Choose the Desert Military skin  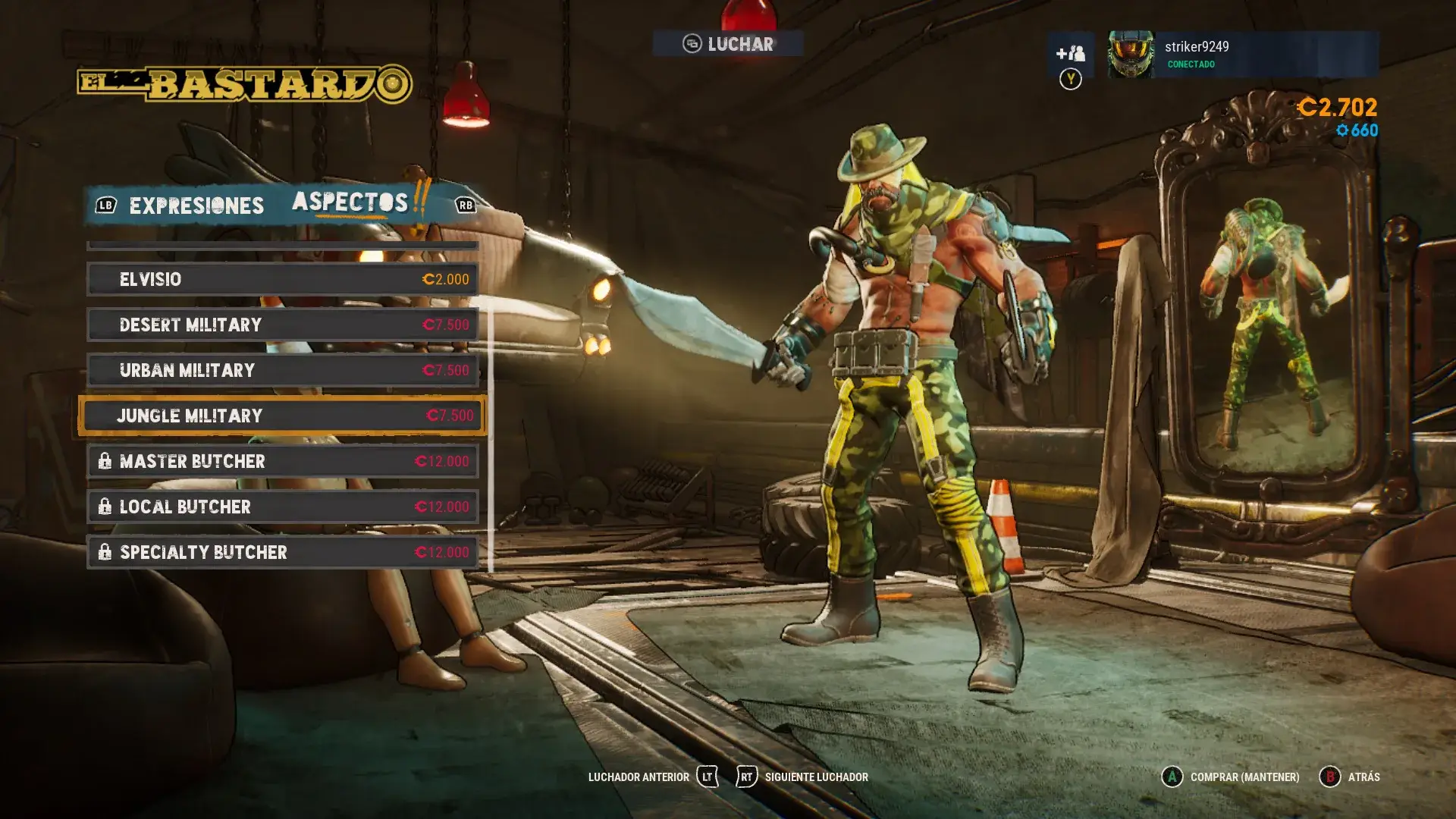pos(282,325)
